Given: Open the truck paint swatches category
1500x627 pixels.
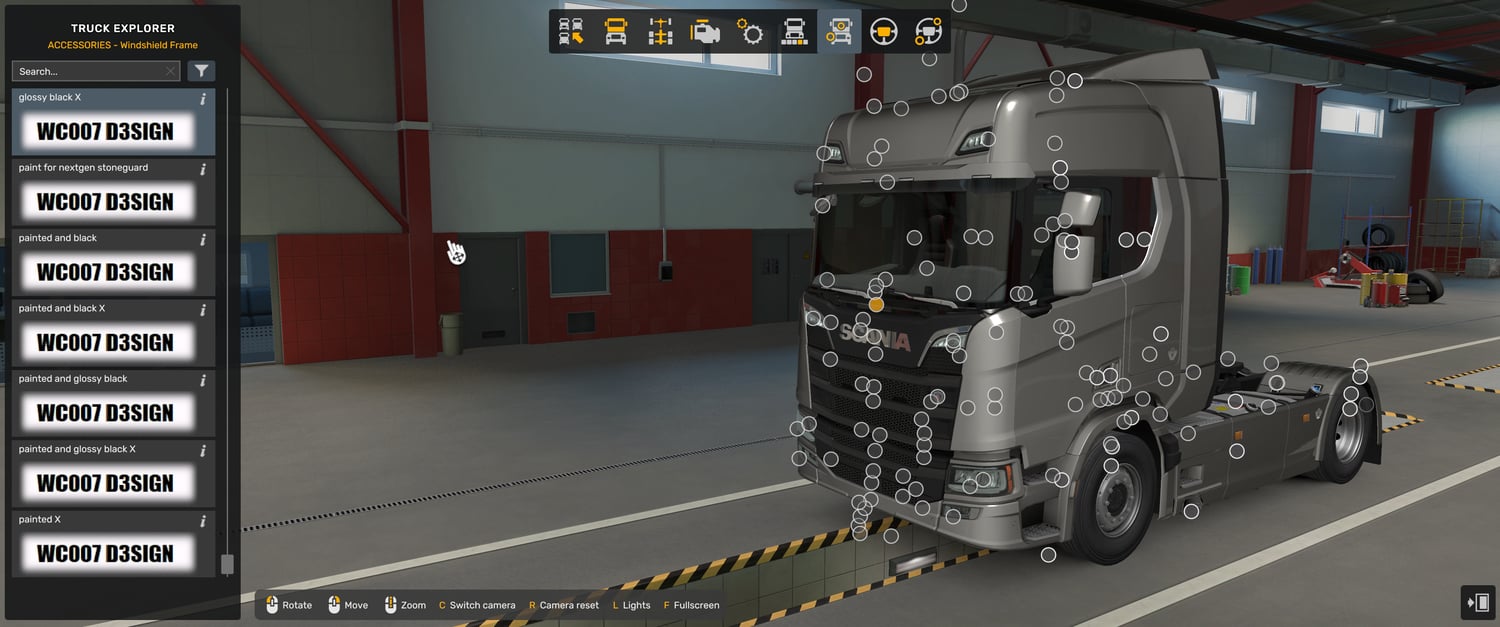Looking at the screenshot, I should click(x=794, y=32).
